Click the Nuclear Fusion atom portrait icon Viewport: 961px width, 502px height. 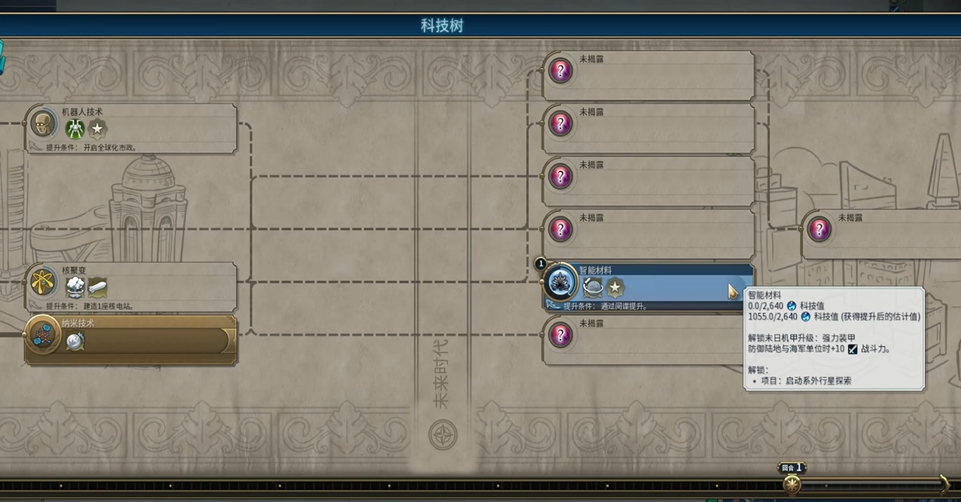pos(42,284)
